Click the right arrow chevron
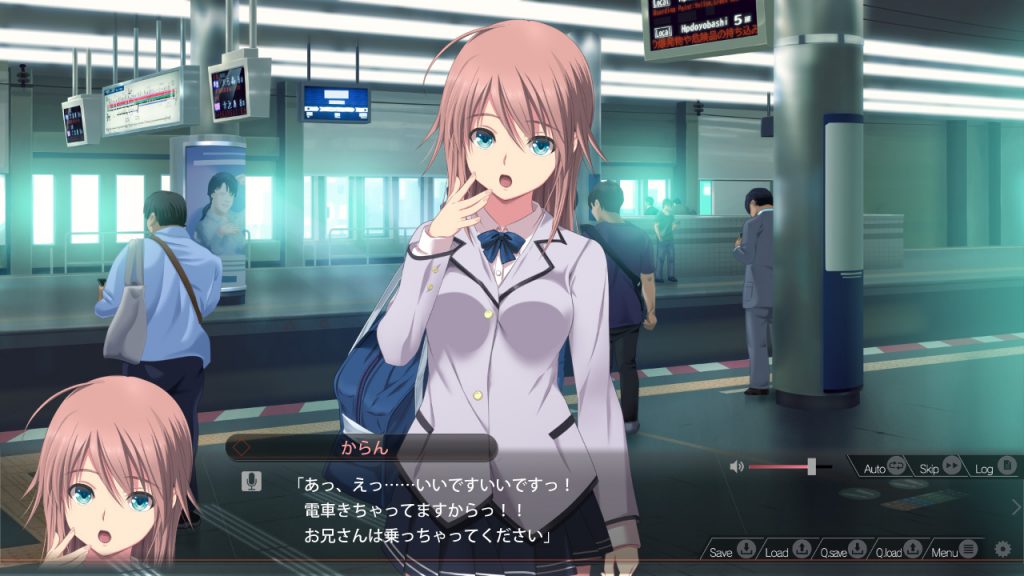The width and height of the screenshot is (1024, 576). pyautogui.click(x=1016, y=507)
